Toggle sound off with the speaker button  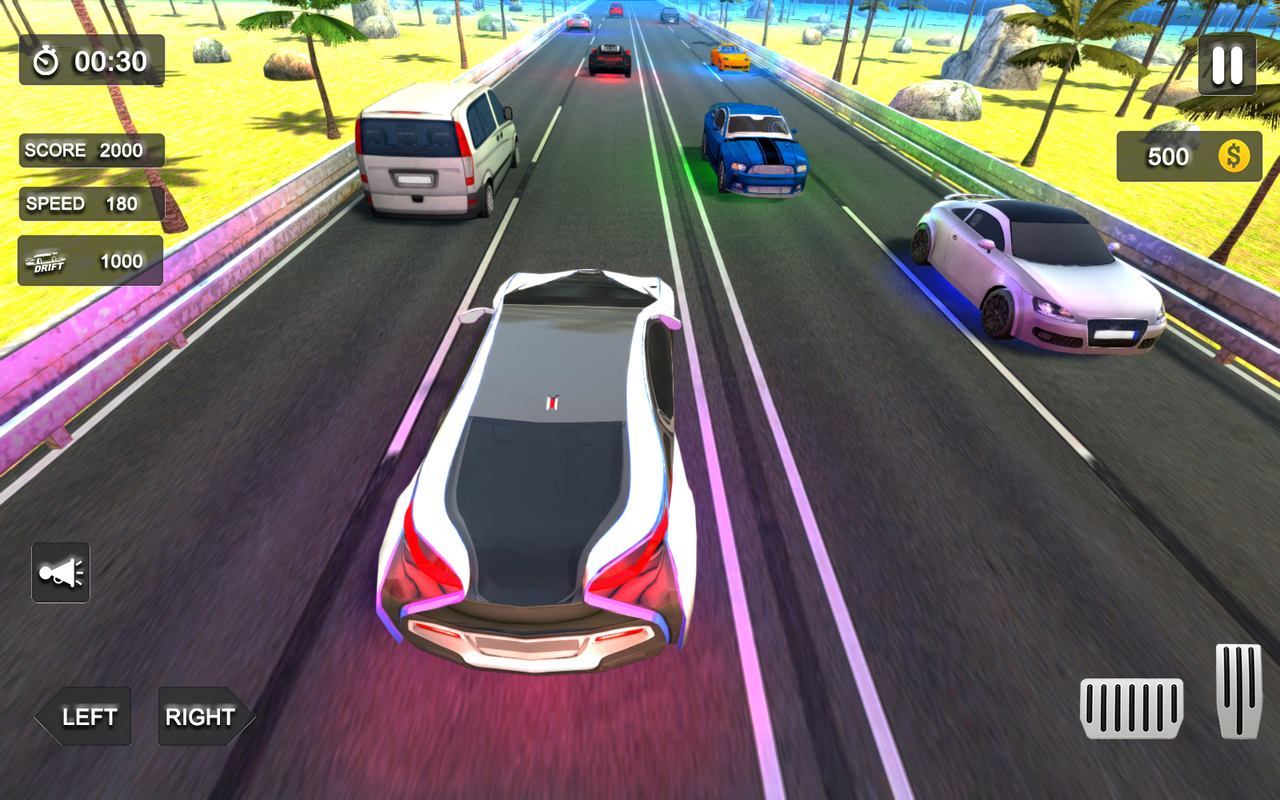[60, 571]
